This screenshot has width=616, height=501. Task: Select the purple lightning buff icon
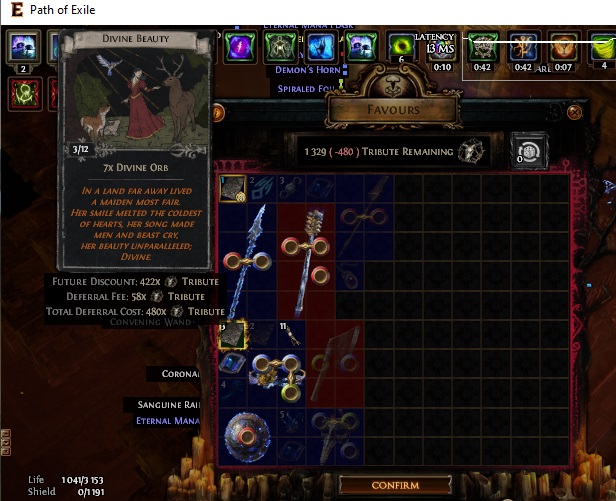(238, 46)
